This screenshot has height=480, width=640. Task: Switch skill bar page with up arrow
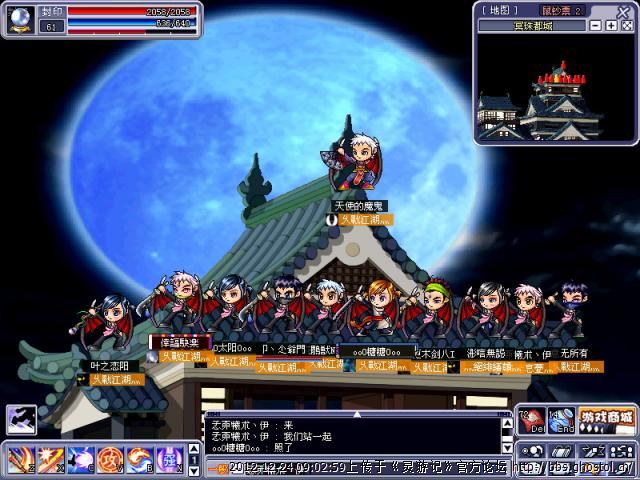(x=194, y=448)
